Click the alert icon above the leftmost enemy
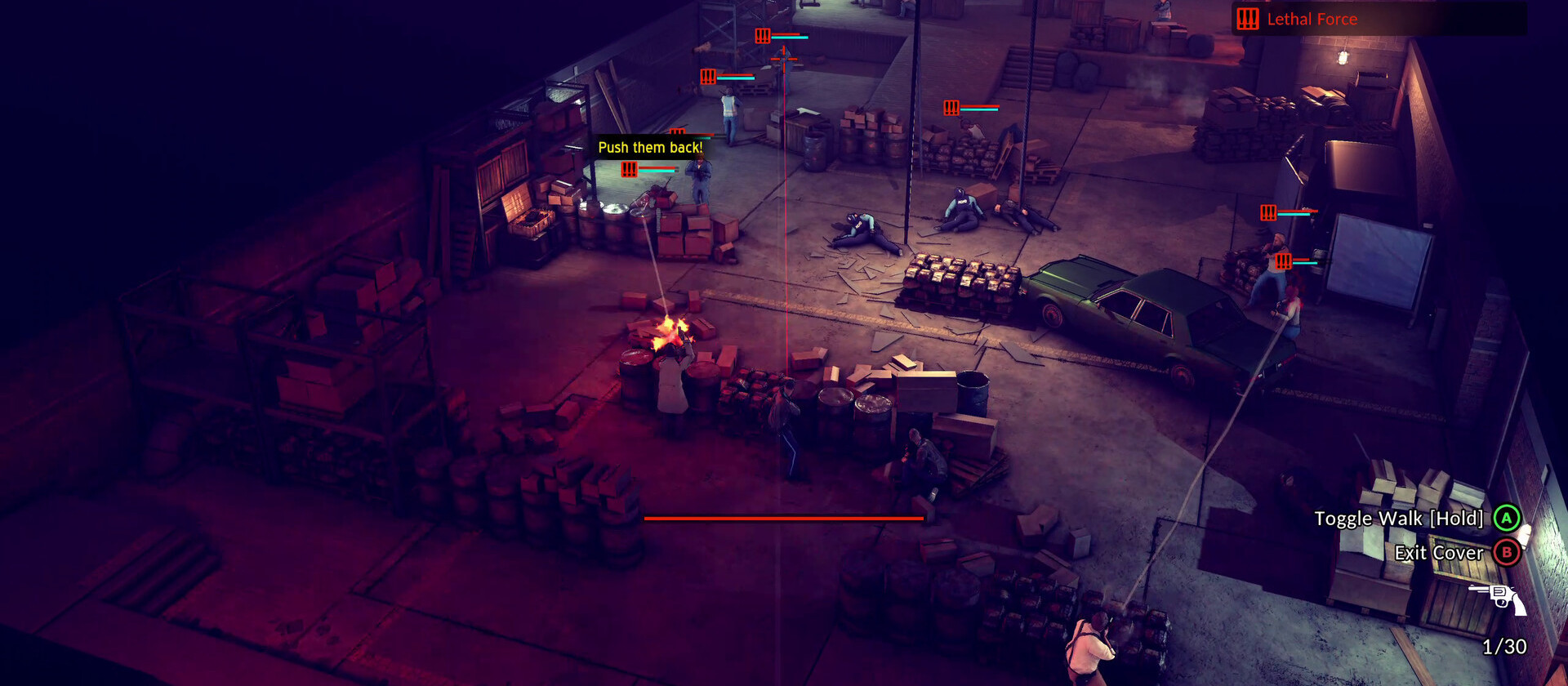This screenshot has height=686, width=1568. tap(628, 170)
